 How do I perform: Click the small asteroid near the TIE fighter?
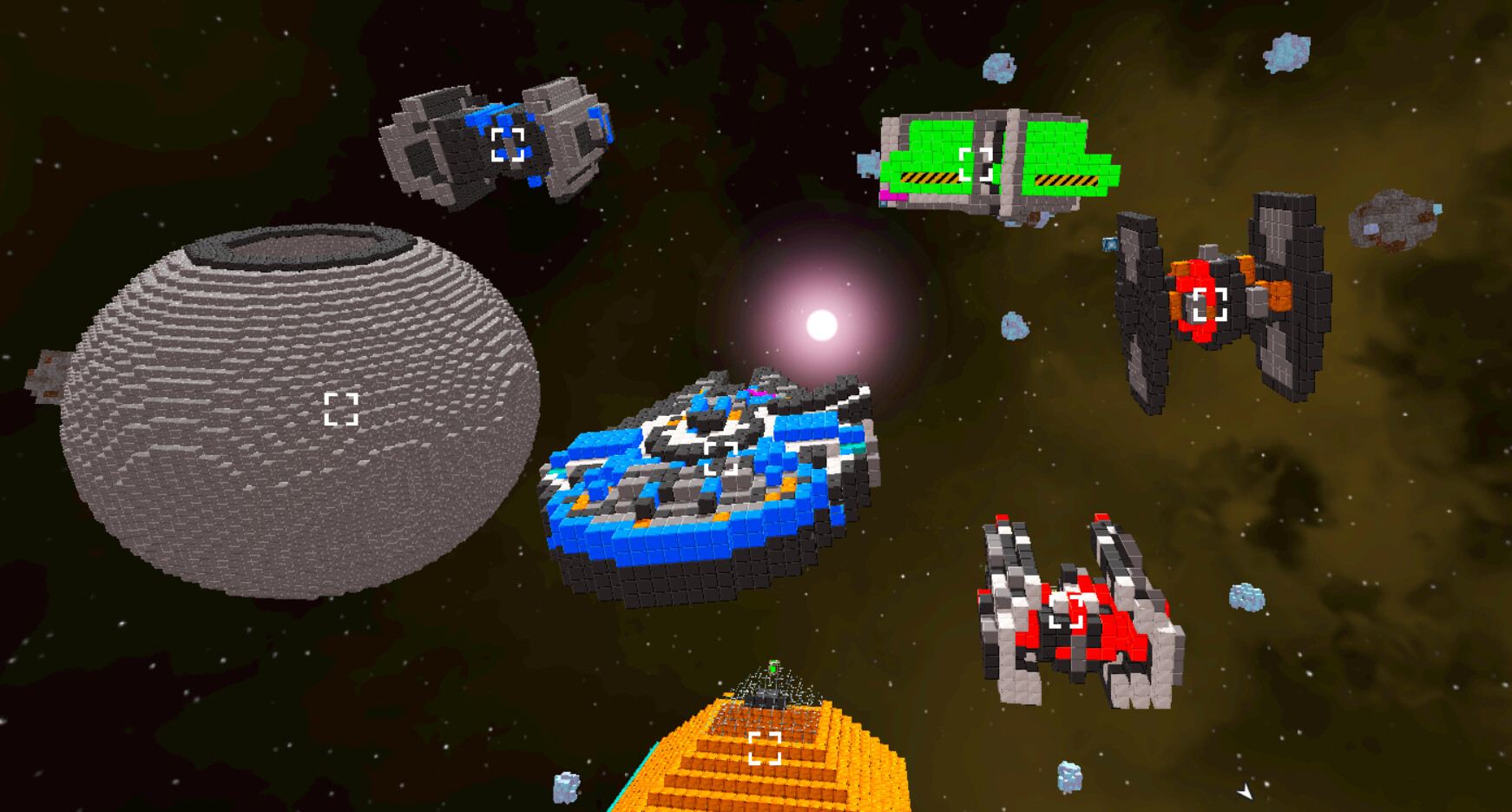[x=1108, y=245]
